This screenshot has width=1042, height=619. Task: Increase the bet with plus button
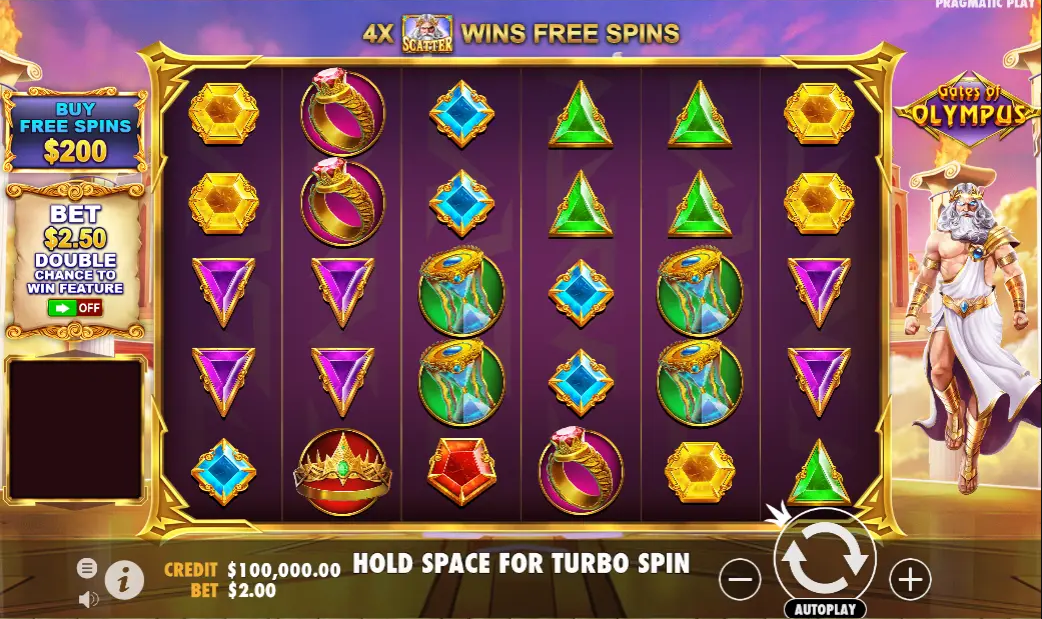point(910,579)
